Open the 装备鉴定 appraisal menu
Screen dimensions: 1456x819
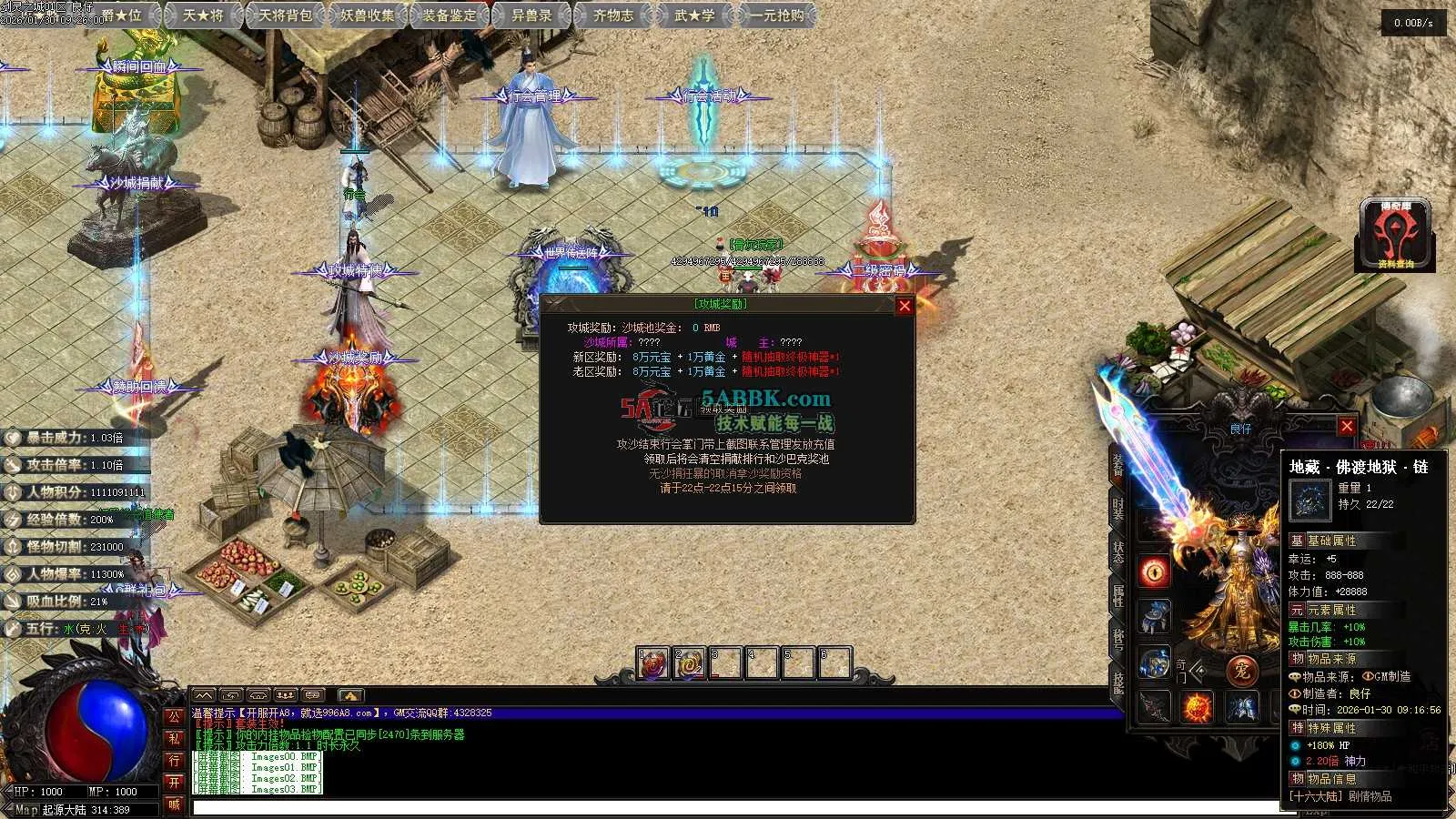(450, 15)
